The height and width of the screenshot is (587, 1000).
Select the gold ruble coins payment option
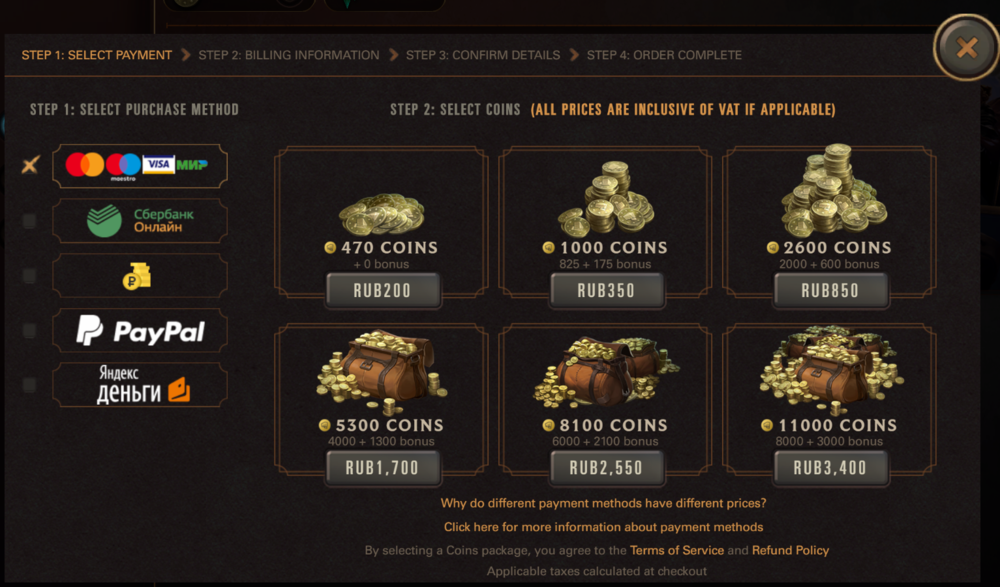[140, 275]
